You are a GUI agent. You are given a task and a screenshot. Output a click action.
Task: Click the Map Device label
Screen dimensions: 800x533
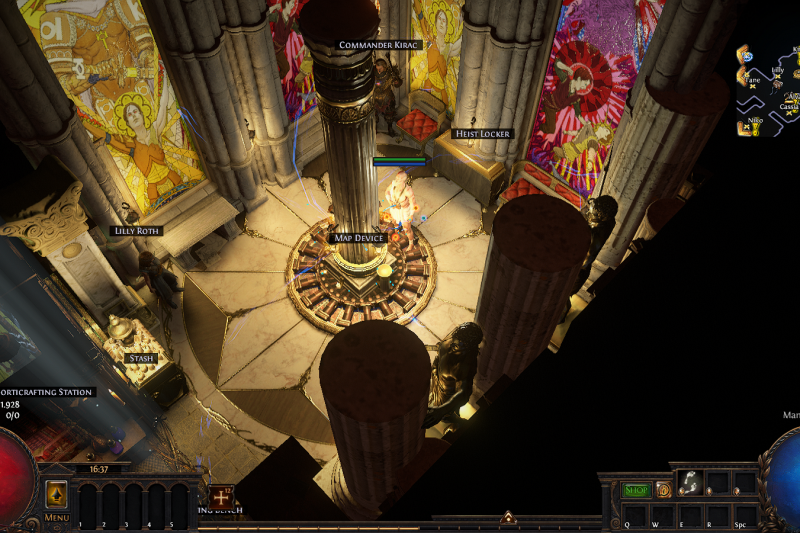coord(359,238)
